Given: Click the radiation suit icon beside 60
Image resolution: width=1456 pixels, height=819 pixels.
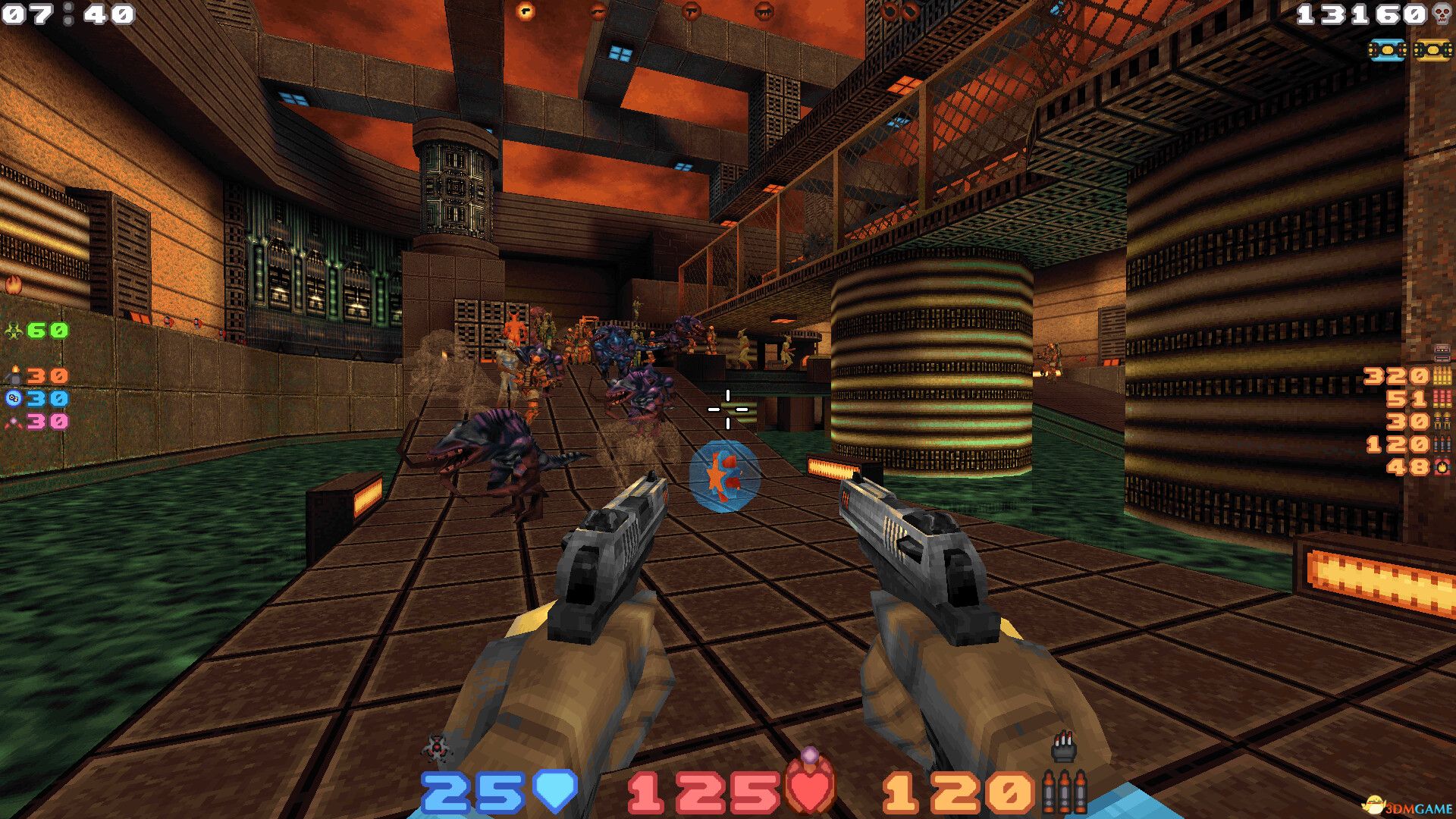Looking at the screenshot, I should [14, 328].
